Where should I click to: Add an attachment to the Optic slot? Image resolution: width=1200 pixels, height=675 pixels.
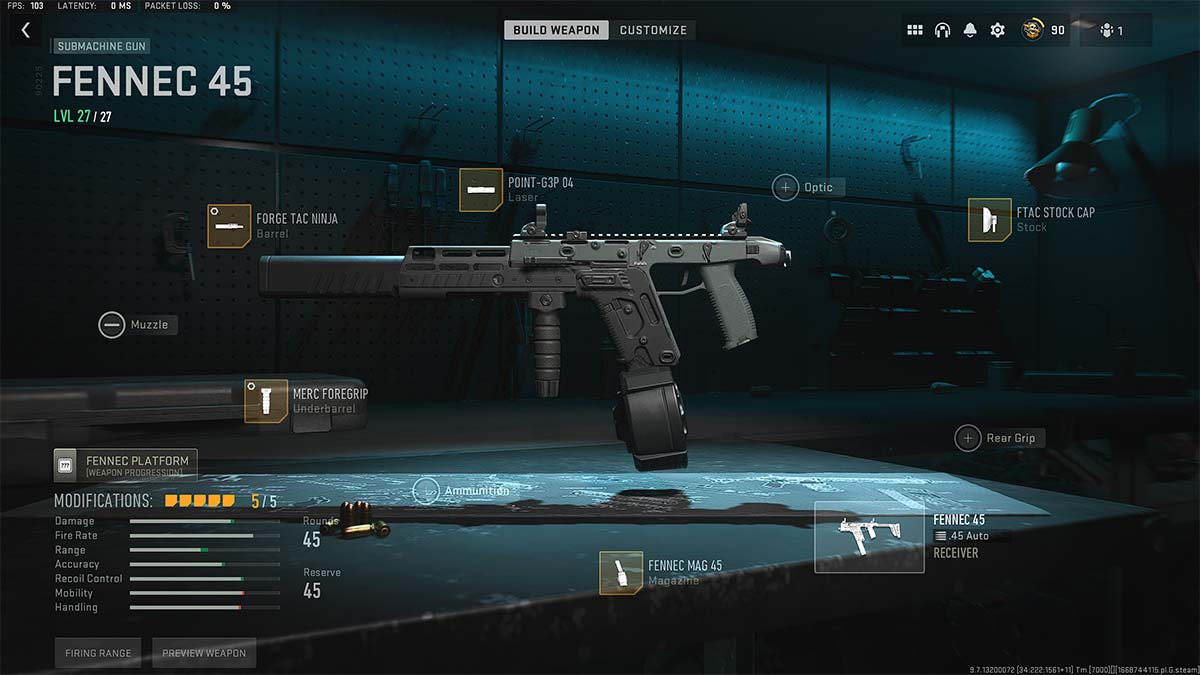tap(785, 187)
